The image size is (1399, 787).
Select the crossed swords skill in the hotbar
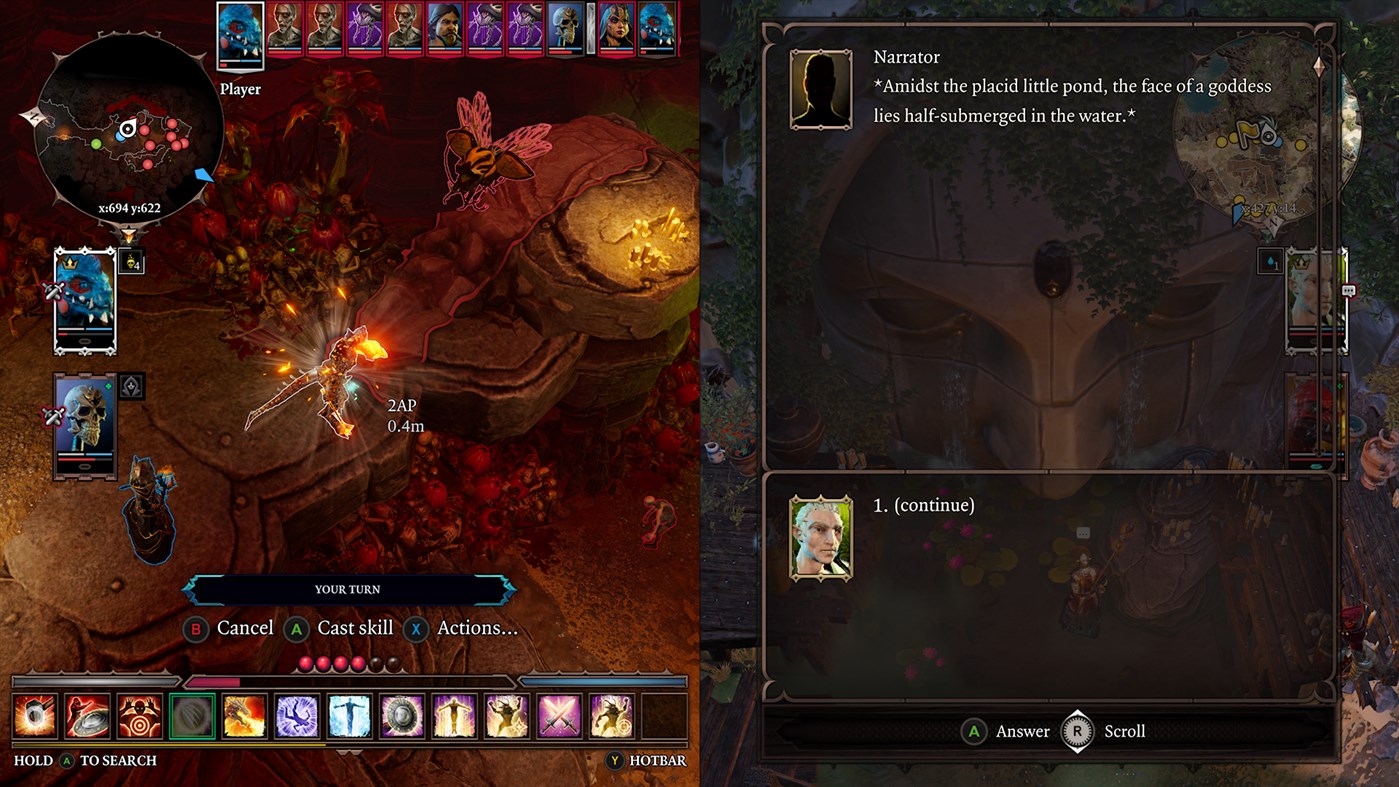[x=558, y=715]
